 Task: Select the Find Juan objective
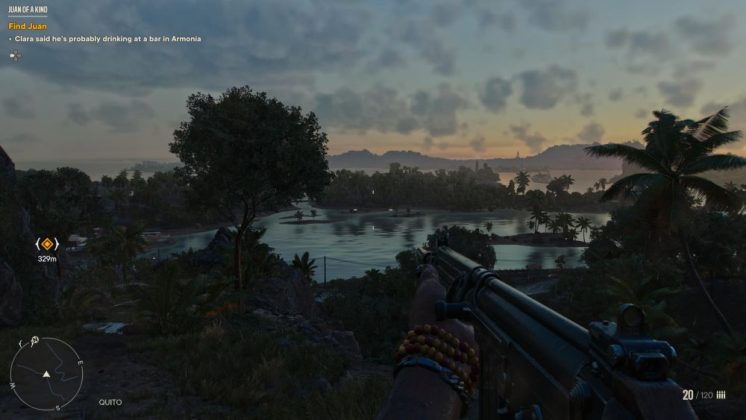[26, 27]
